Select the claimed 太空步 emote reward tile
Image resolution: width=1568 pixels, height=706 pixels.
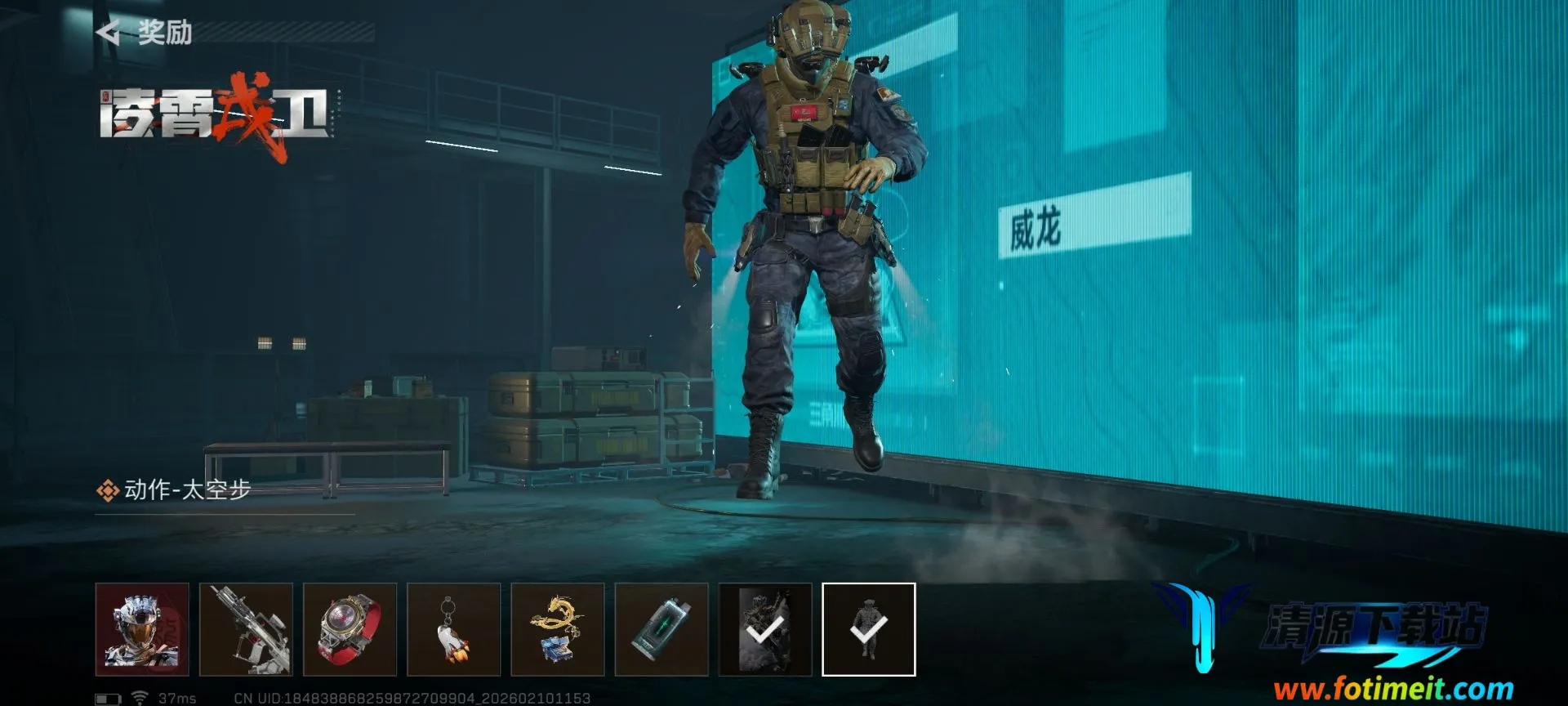click(x=868, y=629)
